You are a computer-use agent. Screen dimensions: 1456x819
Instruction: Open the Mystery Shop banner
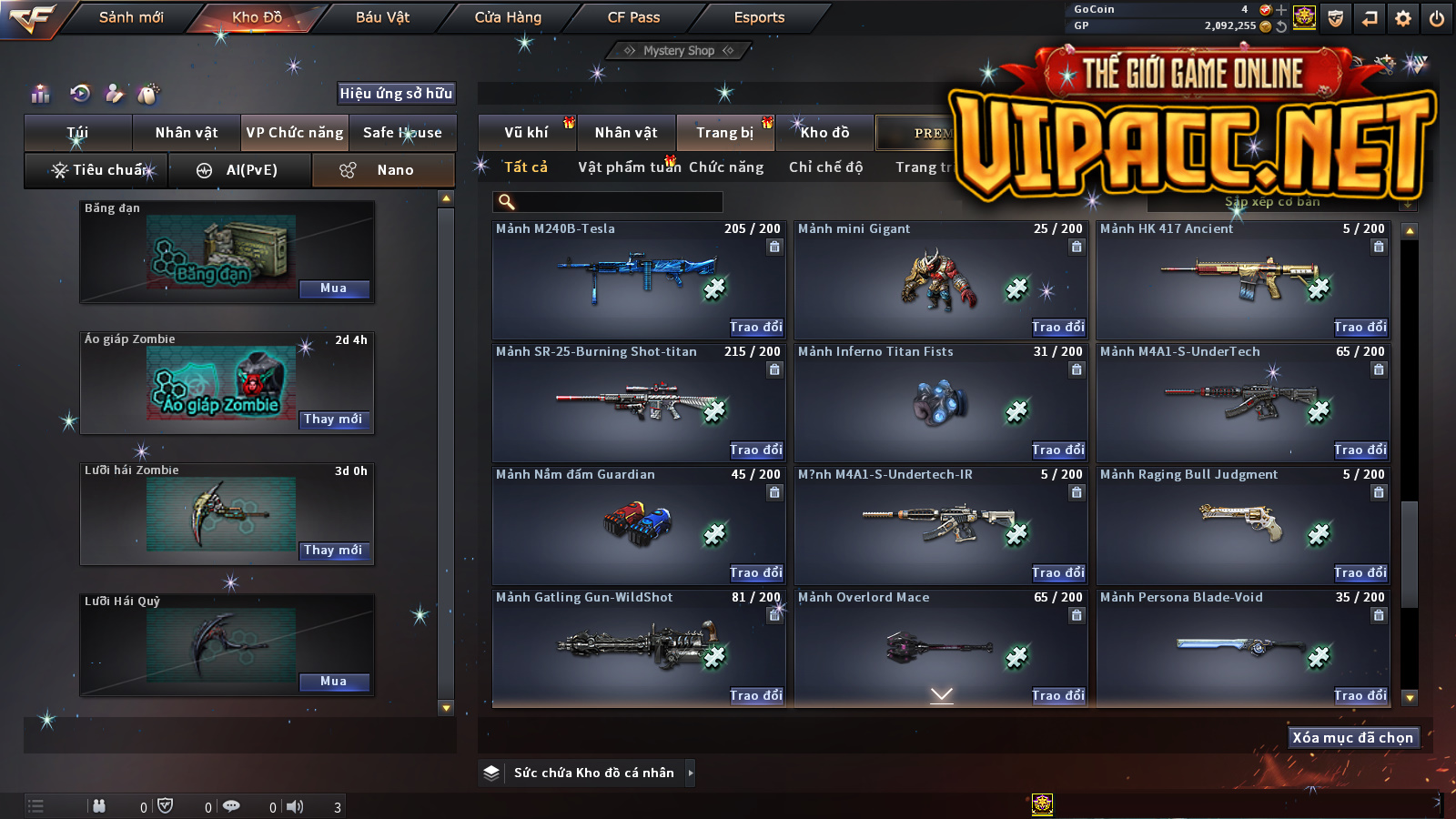tap(679, 51)
